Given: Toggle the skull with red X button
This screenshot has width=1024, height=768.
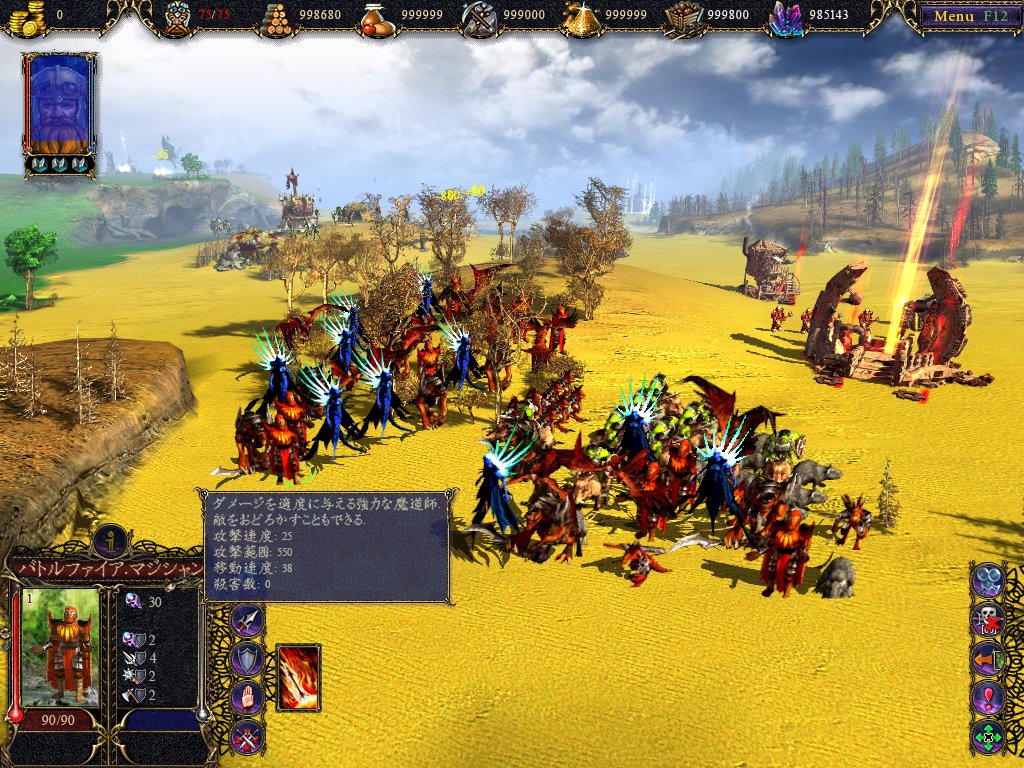Looking at the screenshot, I should 988,619.
